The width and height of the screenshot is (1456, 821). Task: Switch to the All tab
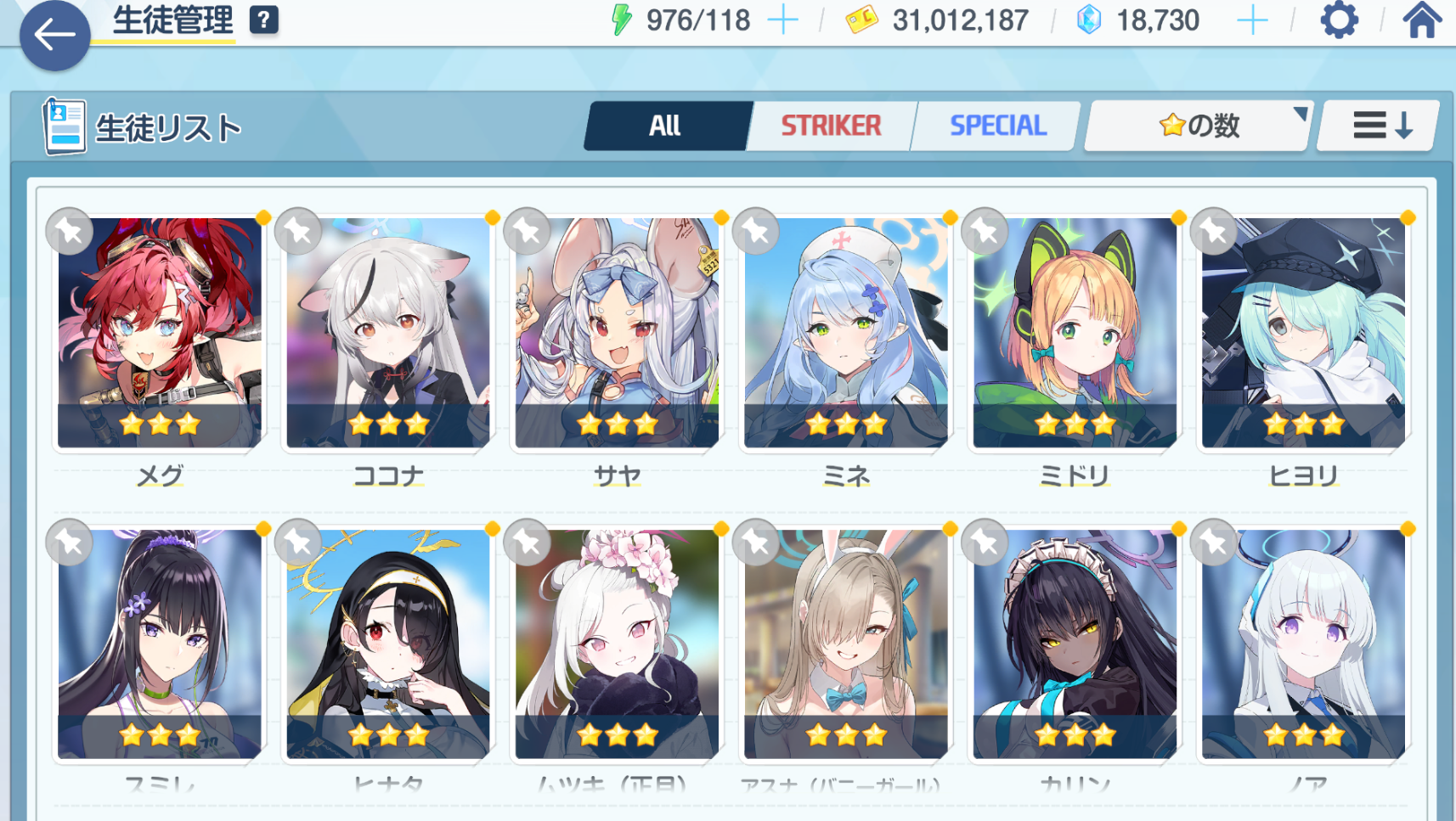[665, 126]
